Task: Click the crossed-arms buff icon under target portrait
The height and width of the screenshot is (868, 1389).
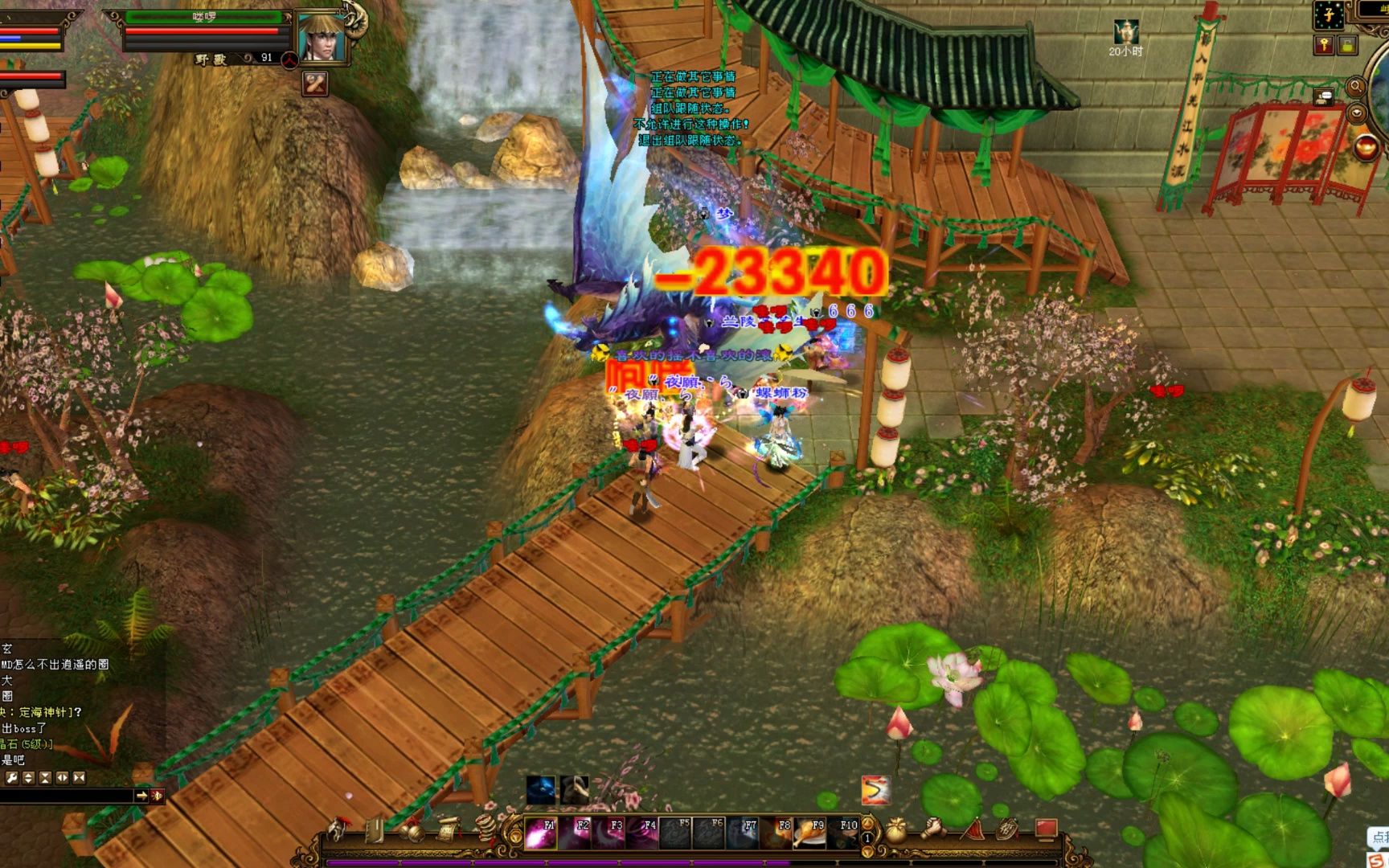Action: click(314, 83)
